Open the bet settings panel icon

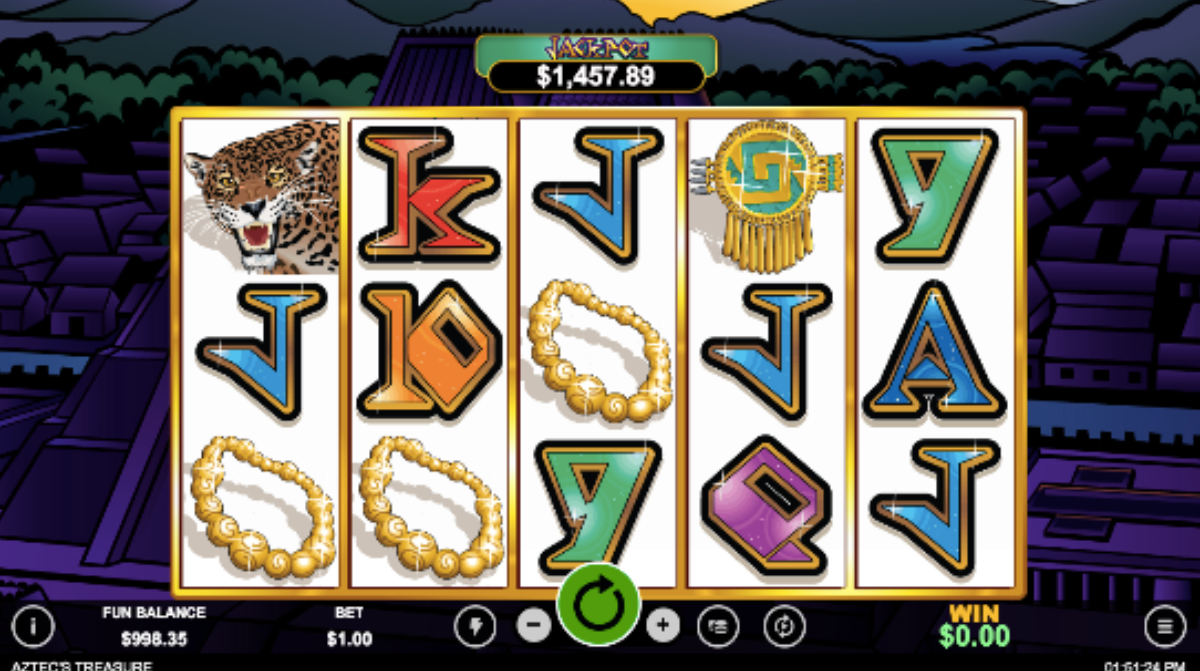pyautogui.click(x=717, y=627)
